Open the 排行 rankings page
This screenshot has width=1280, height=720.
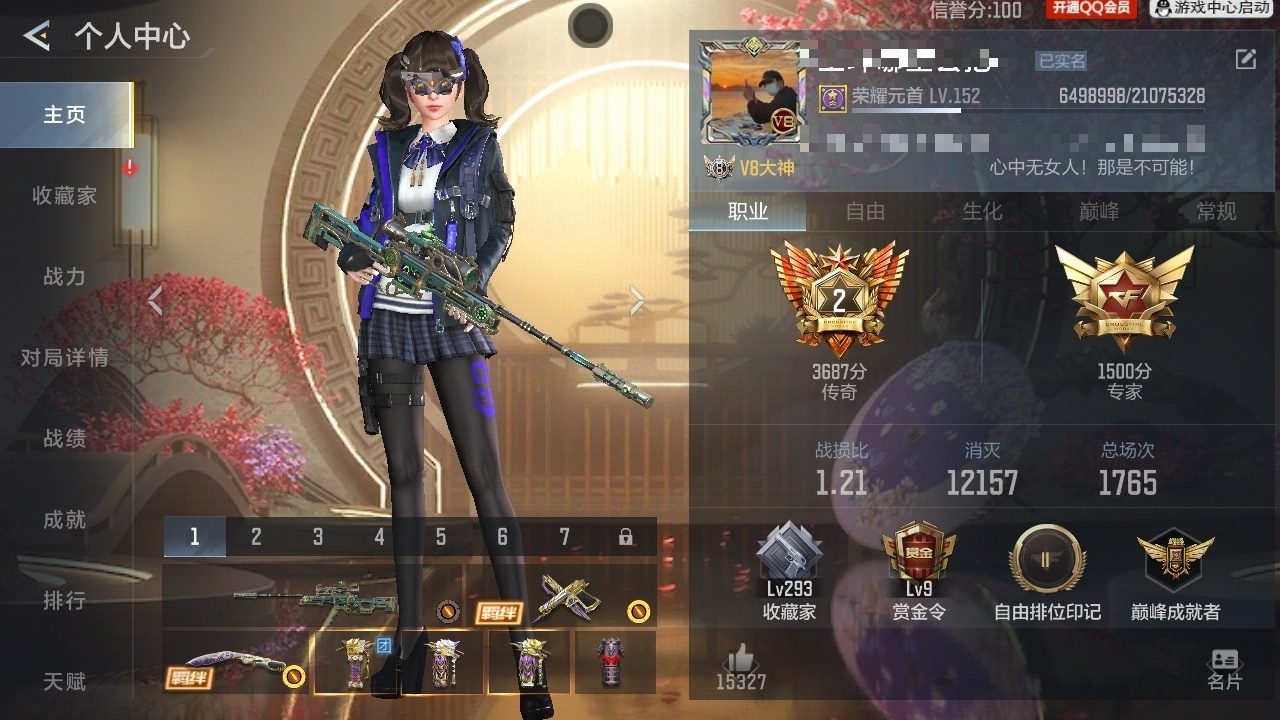[65, 601]
